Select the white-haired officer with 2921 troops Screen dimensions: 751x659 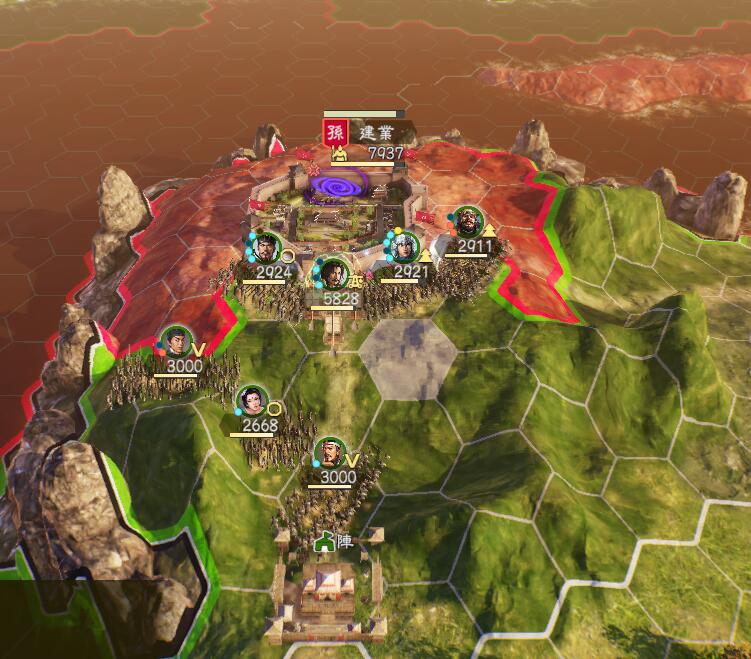(x=407, y=247)
